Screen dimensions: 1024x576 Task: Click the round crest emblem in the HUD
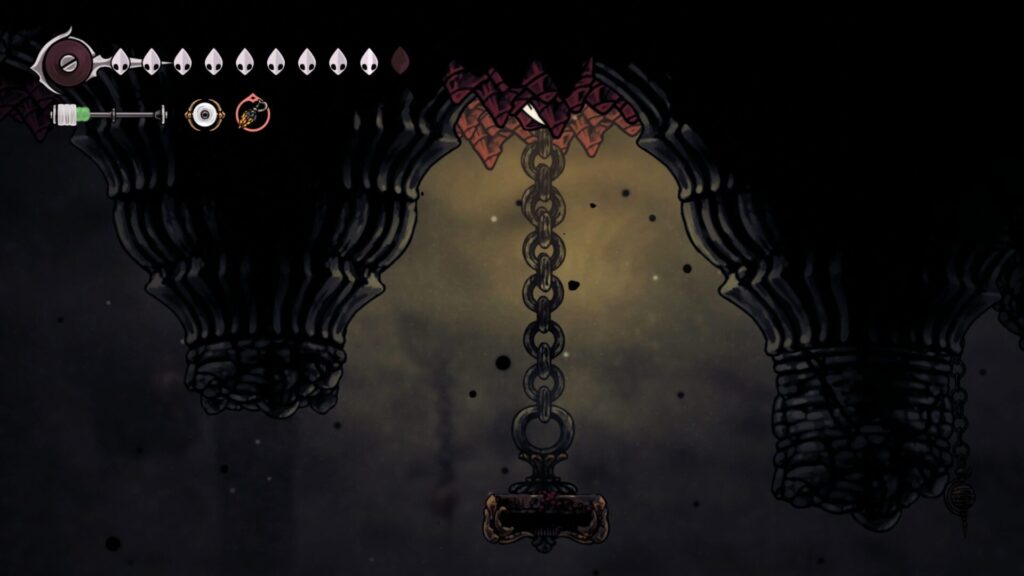click(x=66, y=62)
